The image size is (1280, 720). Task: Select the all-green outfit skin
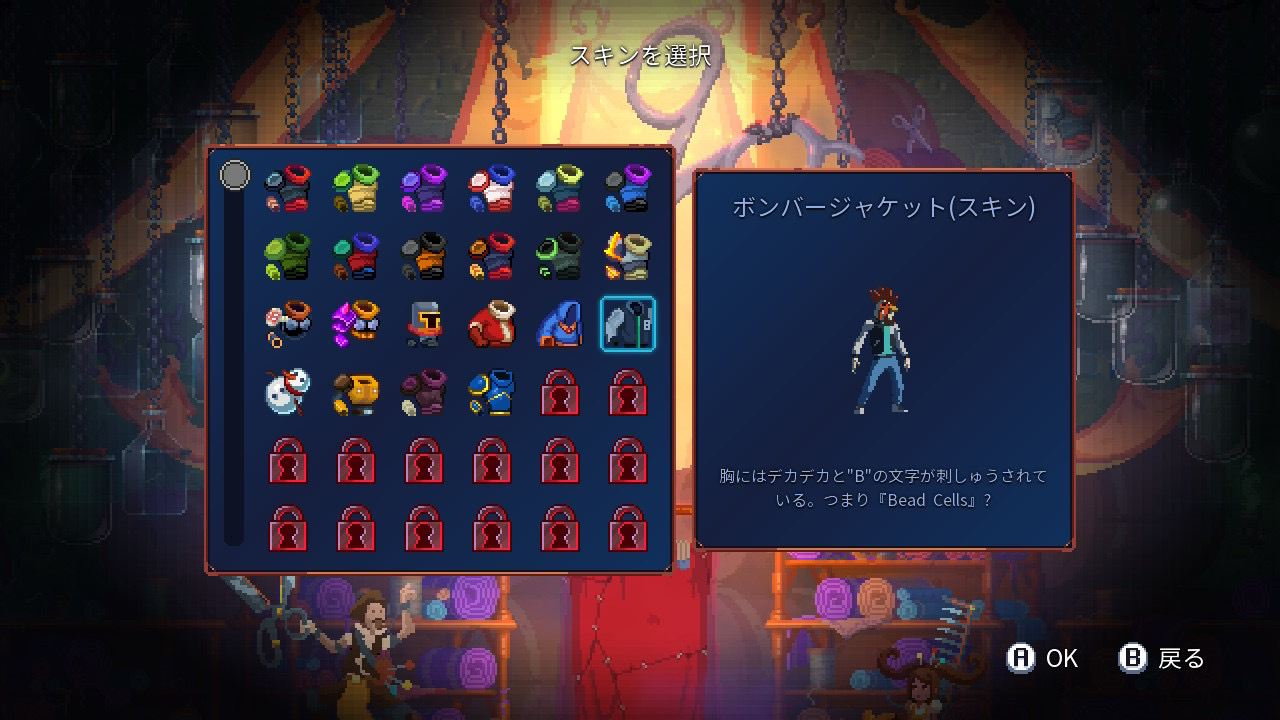click(287, 256)
